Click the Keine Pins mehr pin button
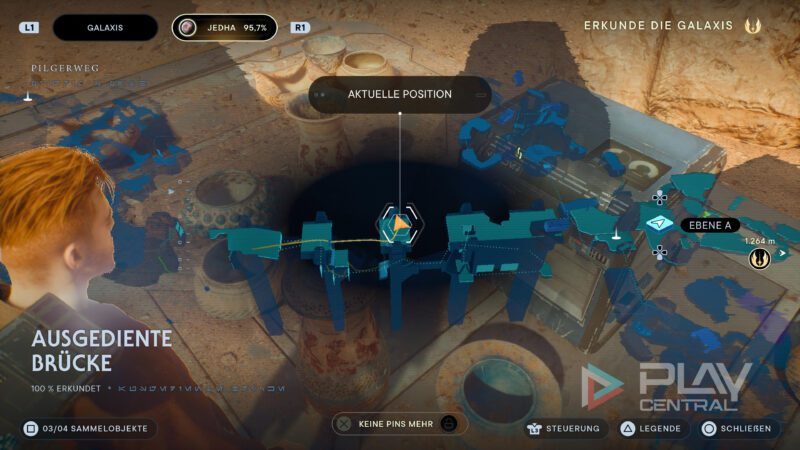Image resolution: width=800 pixels, height=450 pixels. pyautogui.click(x=399, y=424)
